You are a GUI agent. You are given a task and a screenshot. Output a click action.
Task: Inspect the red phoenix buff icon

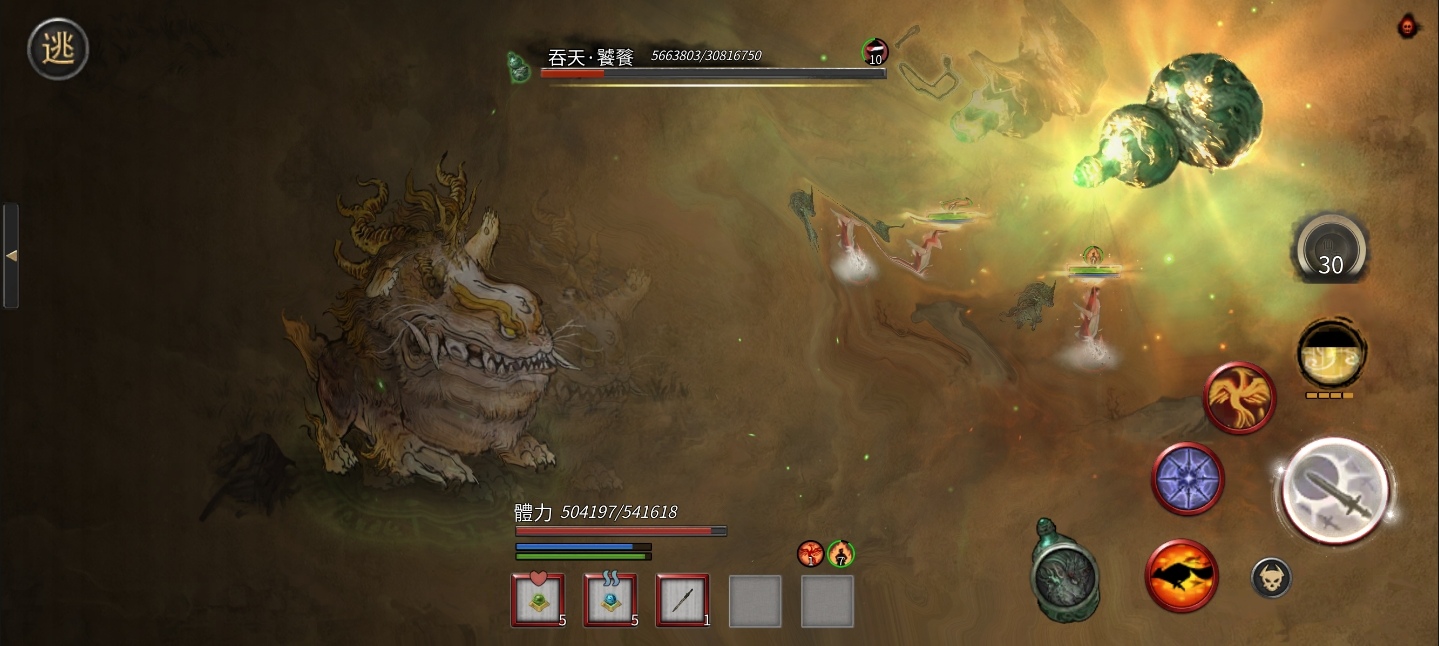click(810, 553)
